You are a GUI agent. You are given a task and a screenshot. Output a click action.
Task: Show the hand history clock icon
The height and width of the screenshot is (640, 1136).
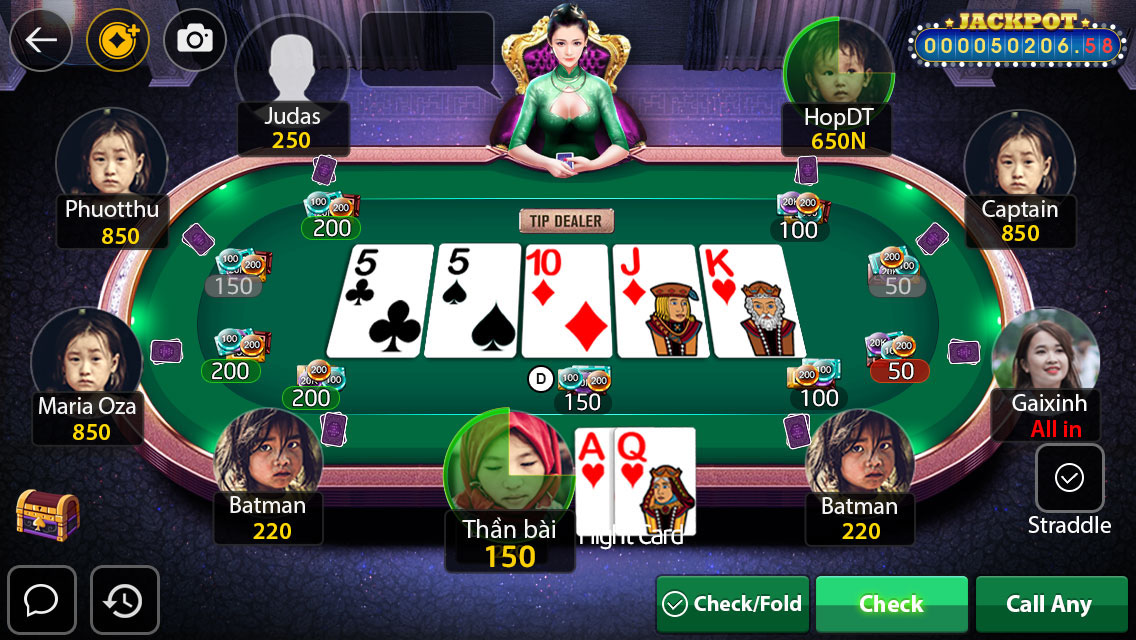(125, 600)
